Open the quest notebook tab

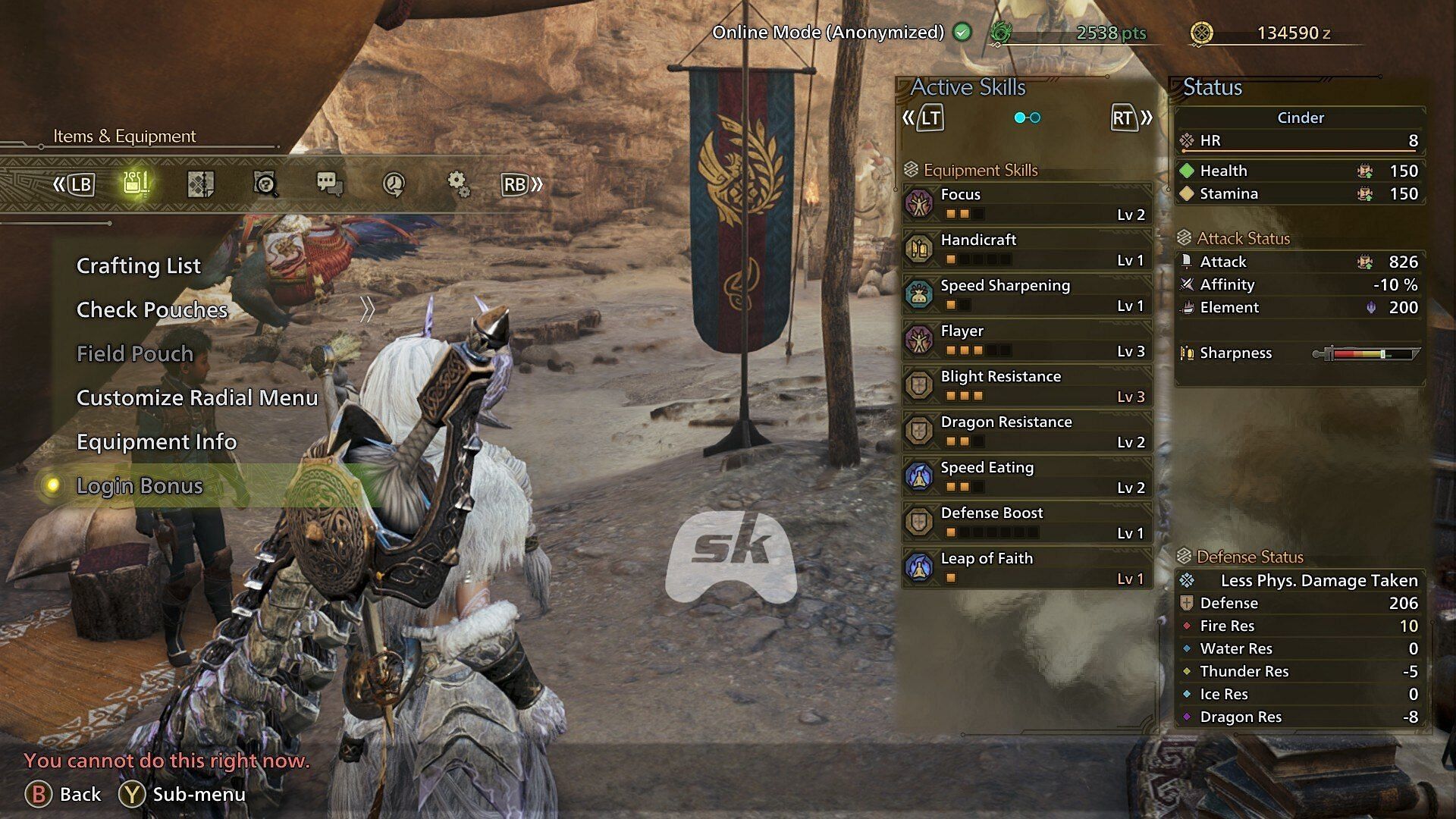click(x=200, y=184)
